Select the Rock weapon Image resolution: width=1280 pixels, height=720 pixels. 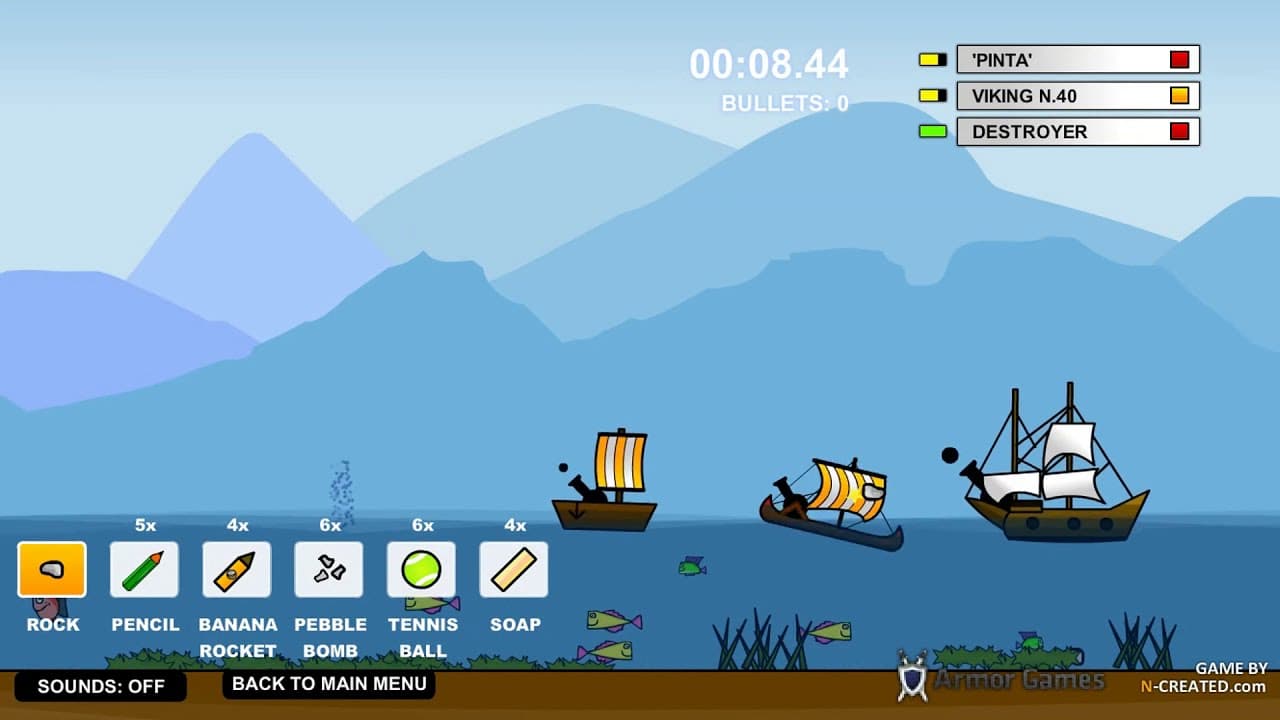pyautogui.click(x=51, y=568)
